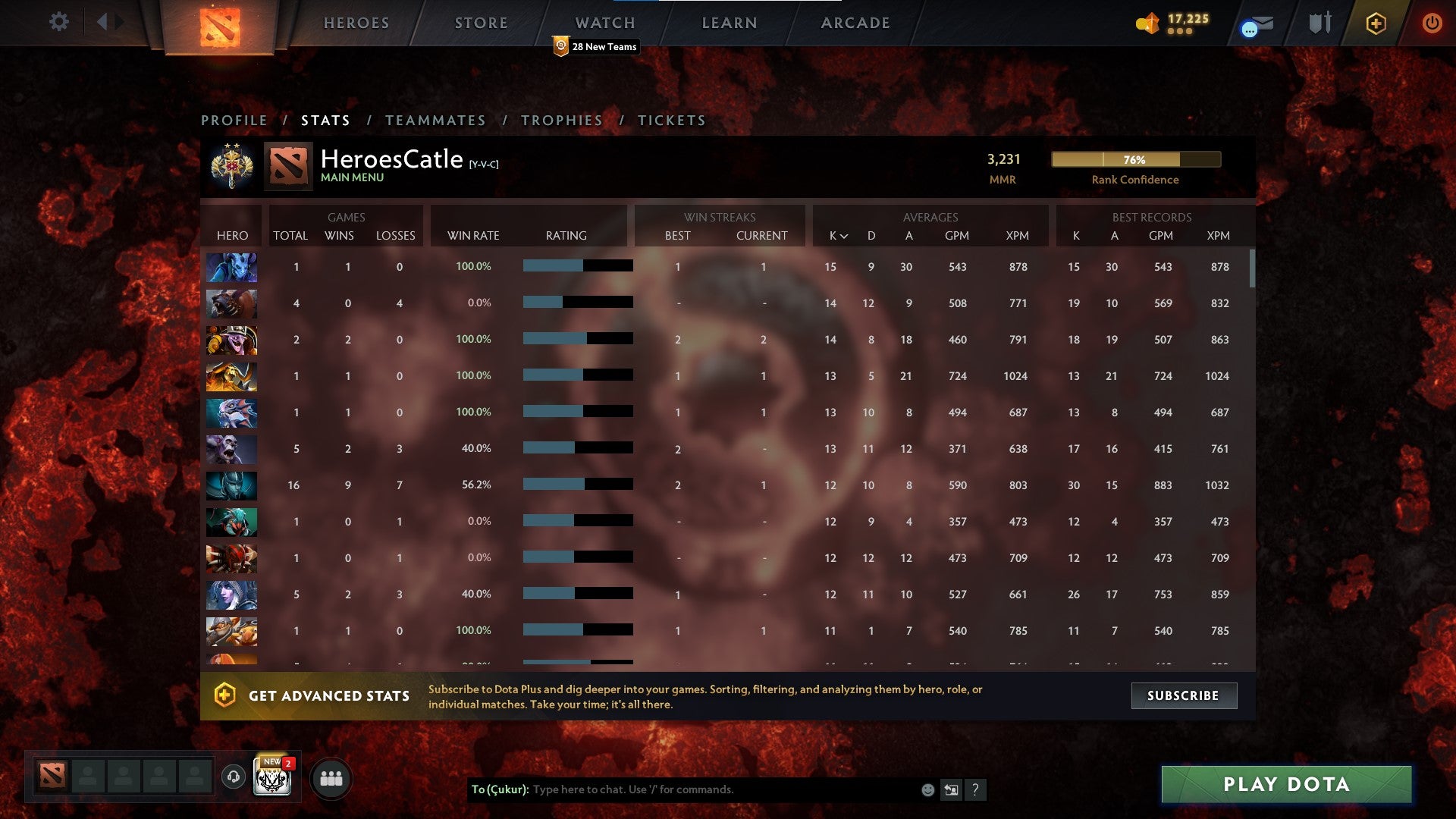Open the WATCH section with 28 New Teams
1456x819 pixels.
click(604, 23)
